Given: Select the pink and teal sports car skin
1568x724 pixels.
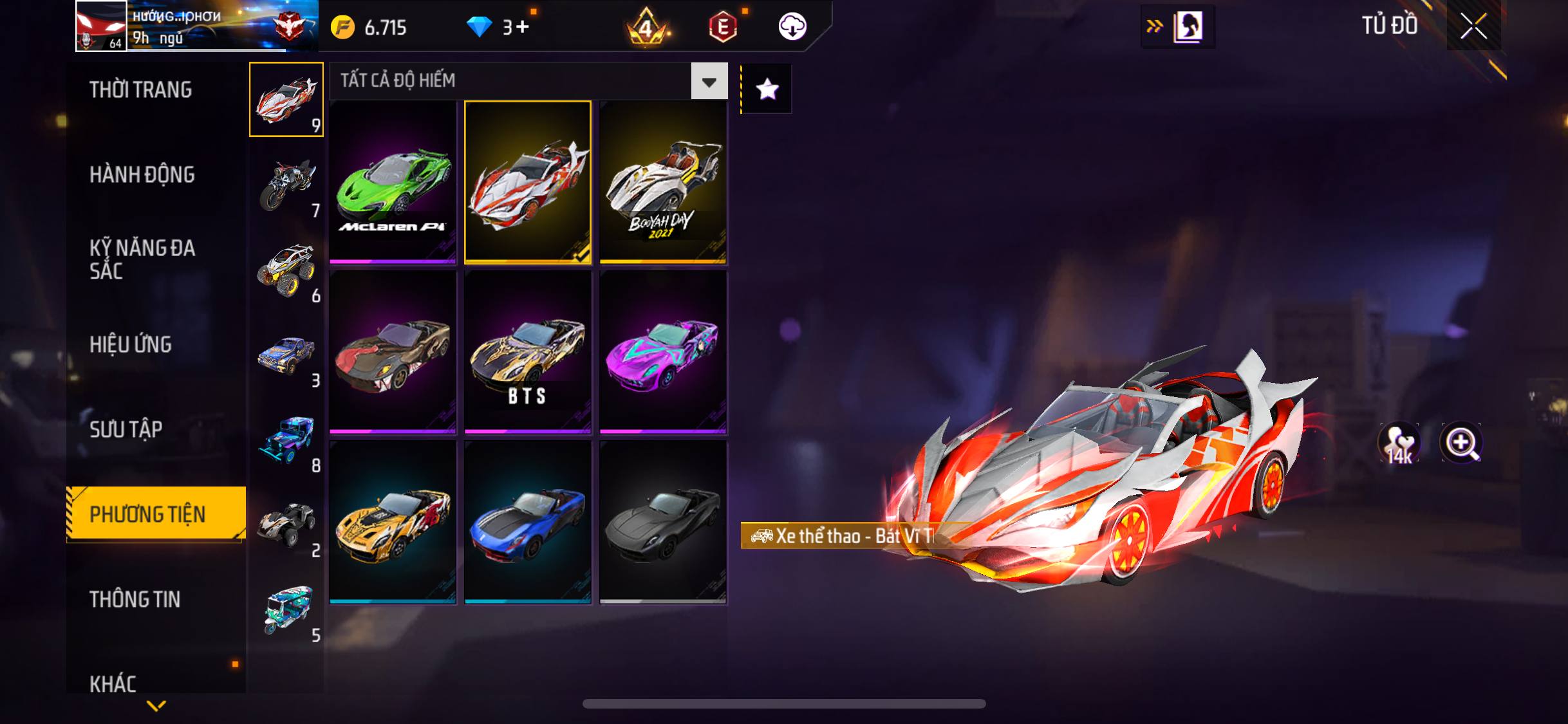Looking at the screenshot, I should point(663,352).
